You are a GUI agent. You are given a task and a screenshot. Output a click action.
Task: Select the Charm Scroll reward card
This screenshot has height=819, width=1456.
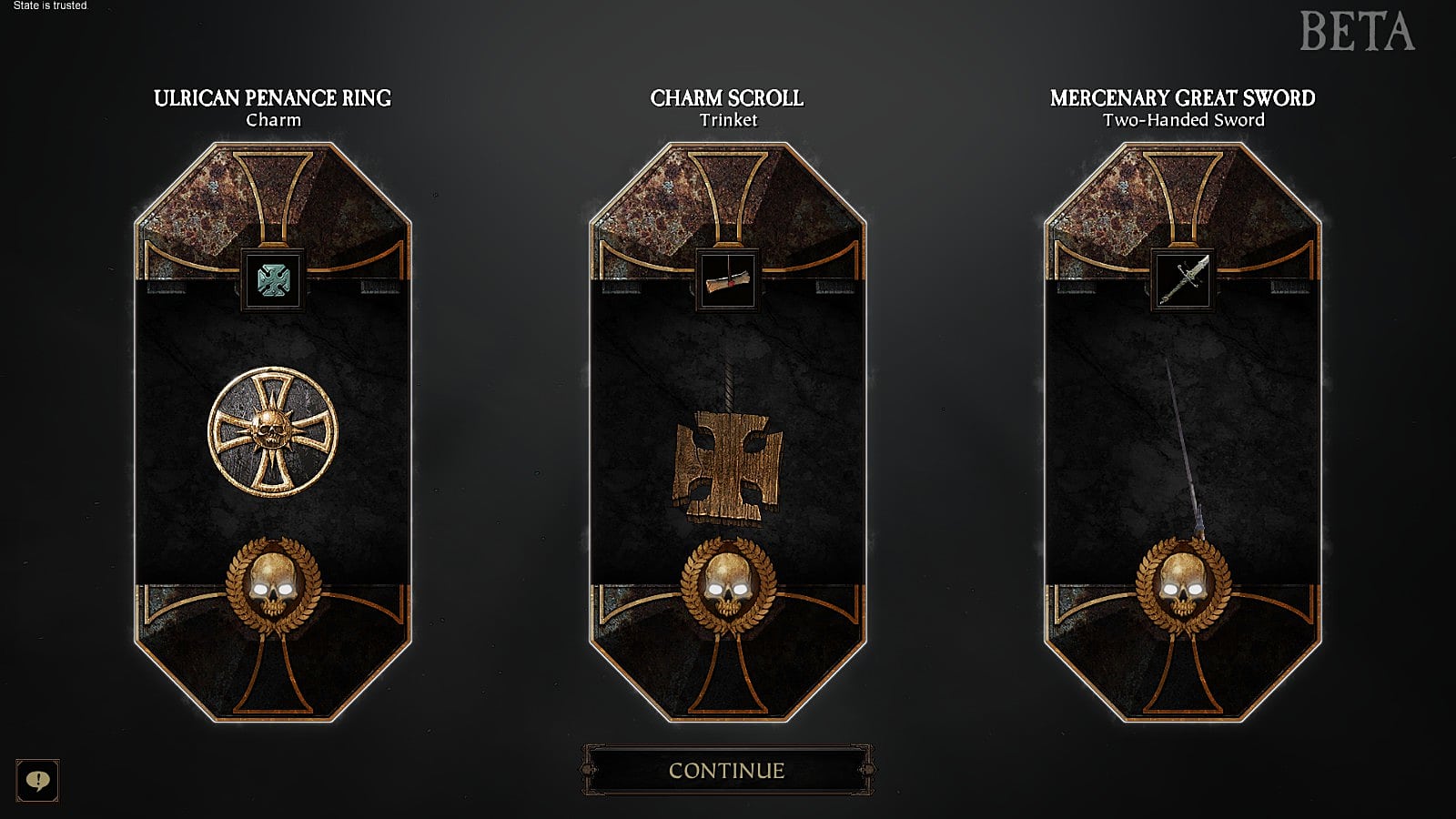click(x=728, y=428)
